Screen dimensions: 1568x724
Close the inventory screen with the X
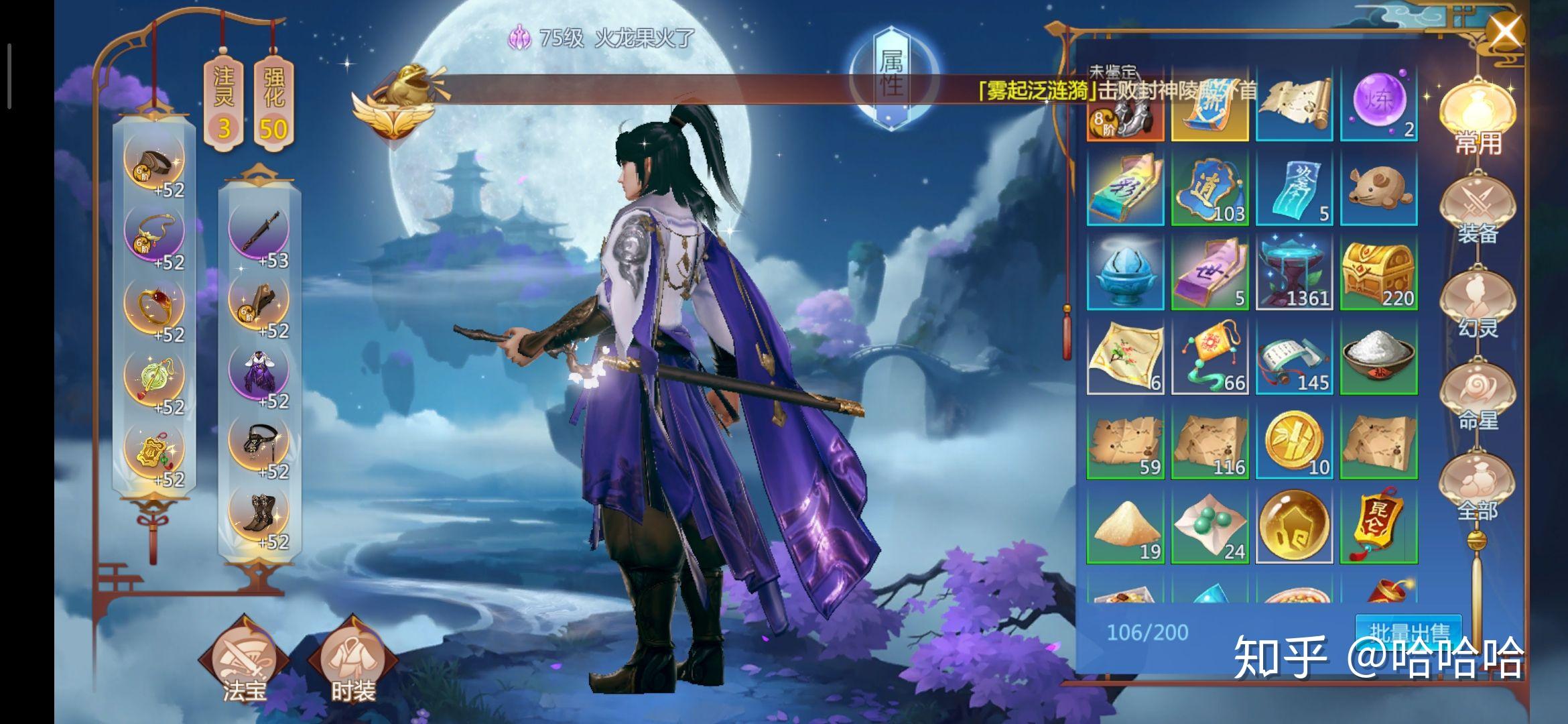click(1504, 32)
